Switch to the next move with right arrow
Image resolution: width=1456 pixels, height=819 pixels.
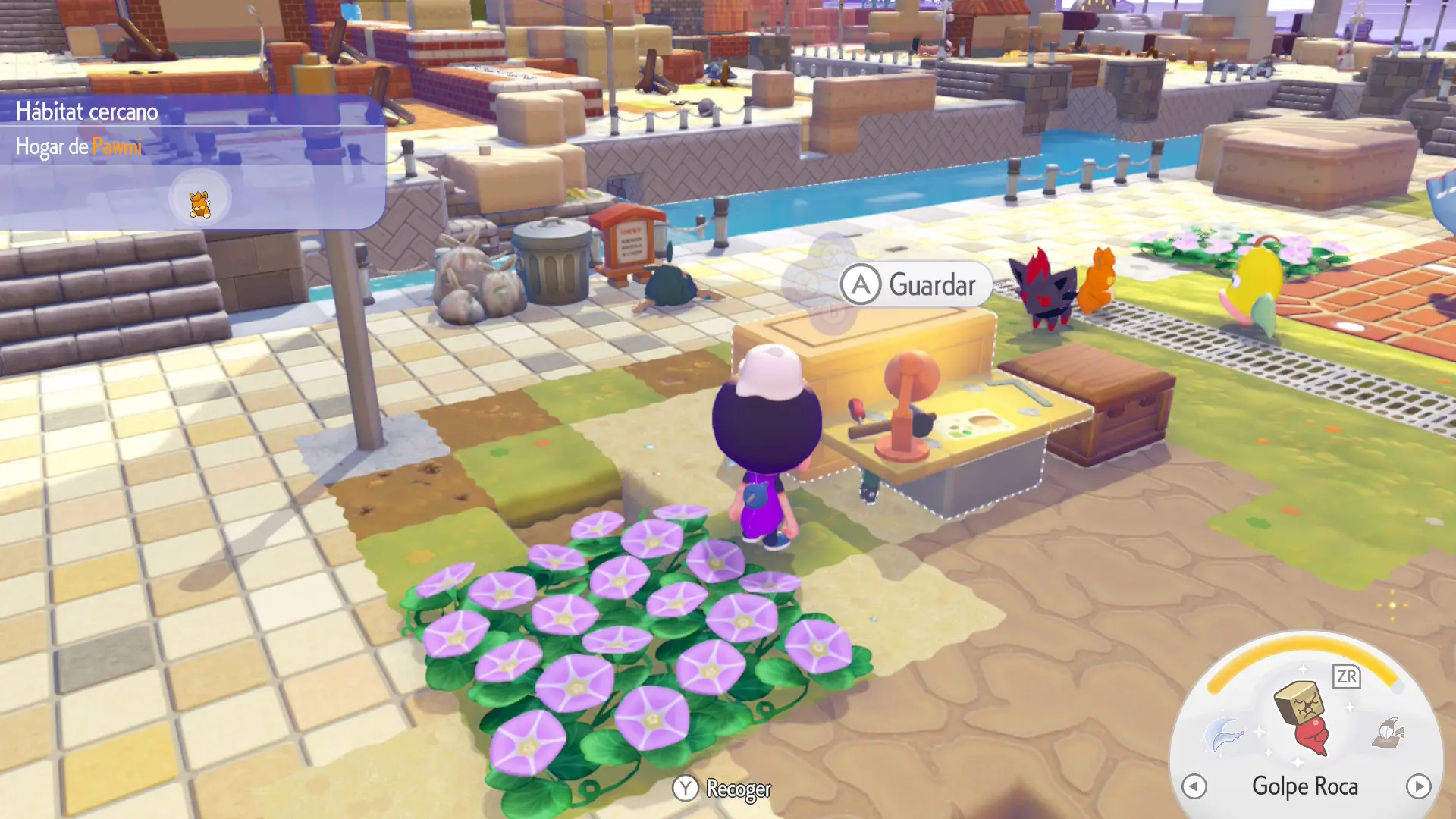[1418, 786]
